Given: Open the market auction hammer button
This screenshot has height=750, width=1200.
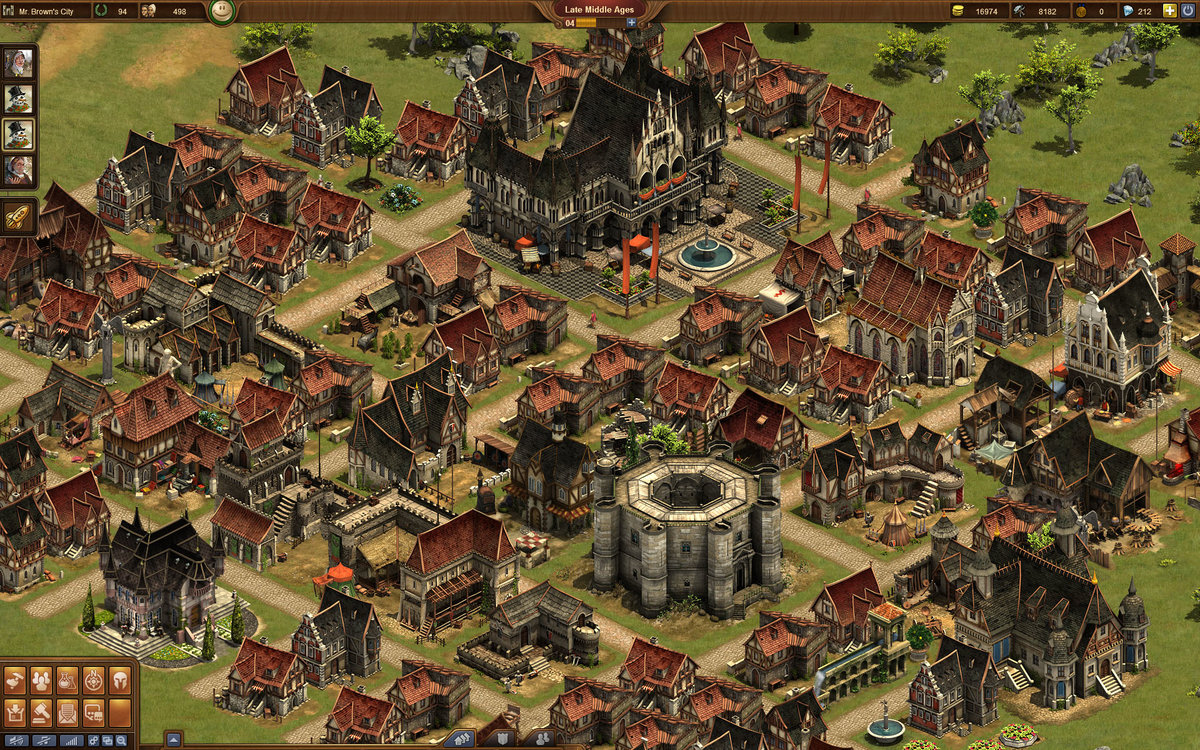Looking at the screenshot, I should [41, 713].
